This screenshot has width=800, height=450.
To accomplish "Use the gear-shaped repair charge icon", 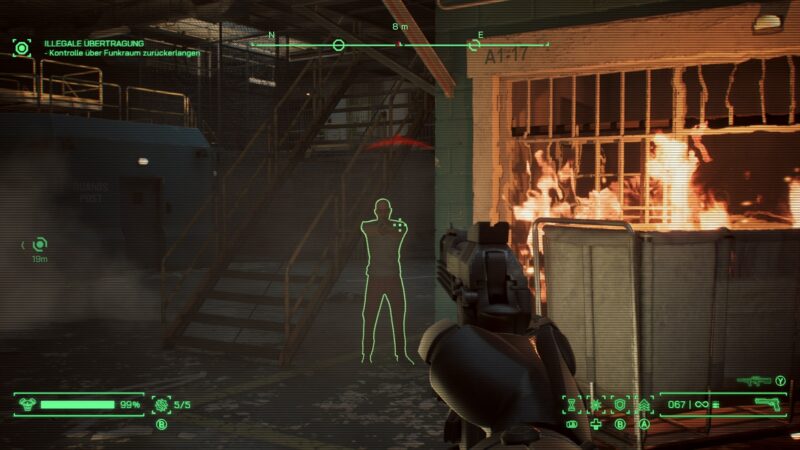I will [x=162, y=404].
